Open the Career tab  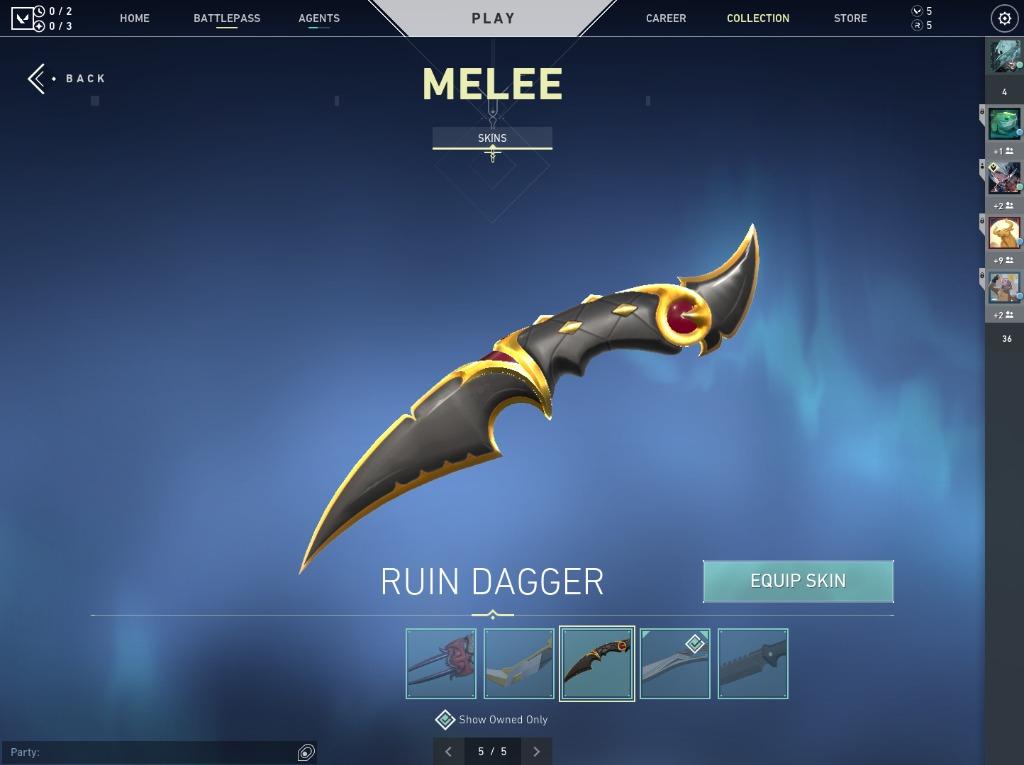[666, 18]
